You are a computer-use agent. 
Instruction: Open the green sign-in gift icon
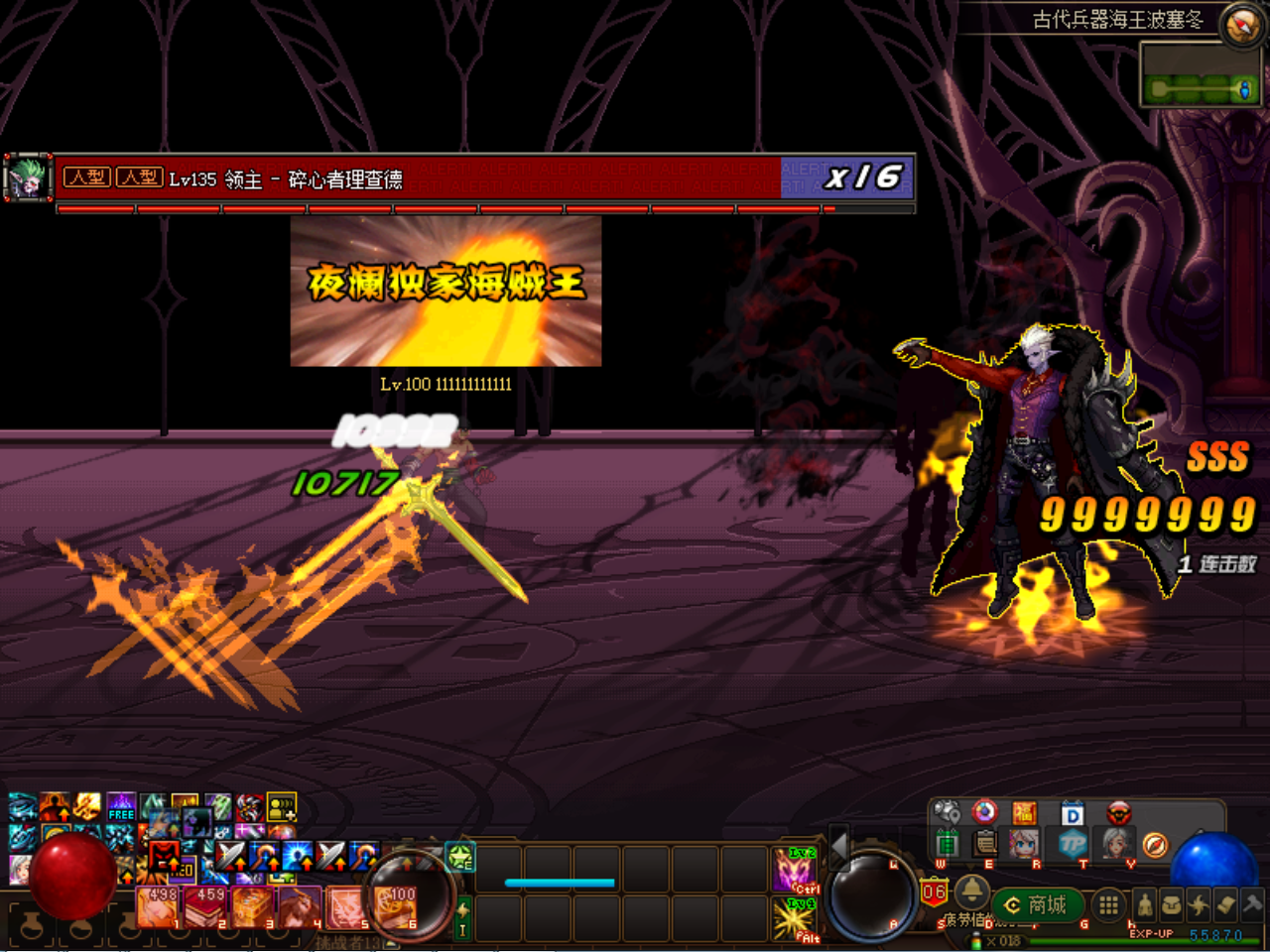pos(947,843)
